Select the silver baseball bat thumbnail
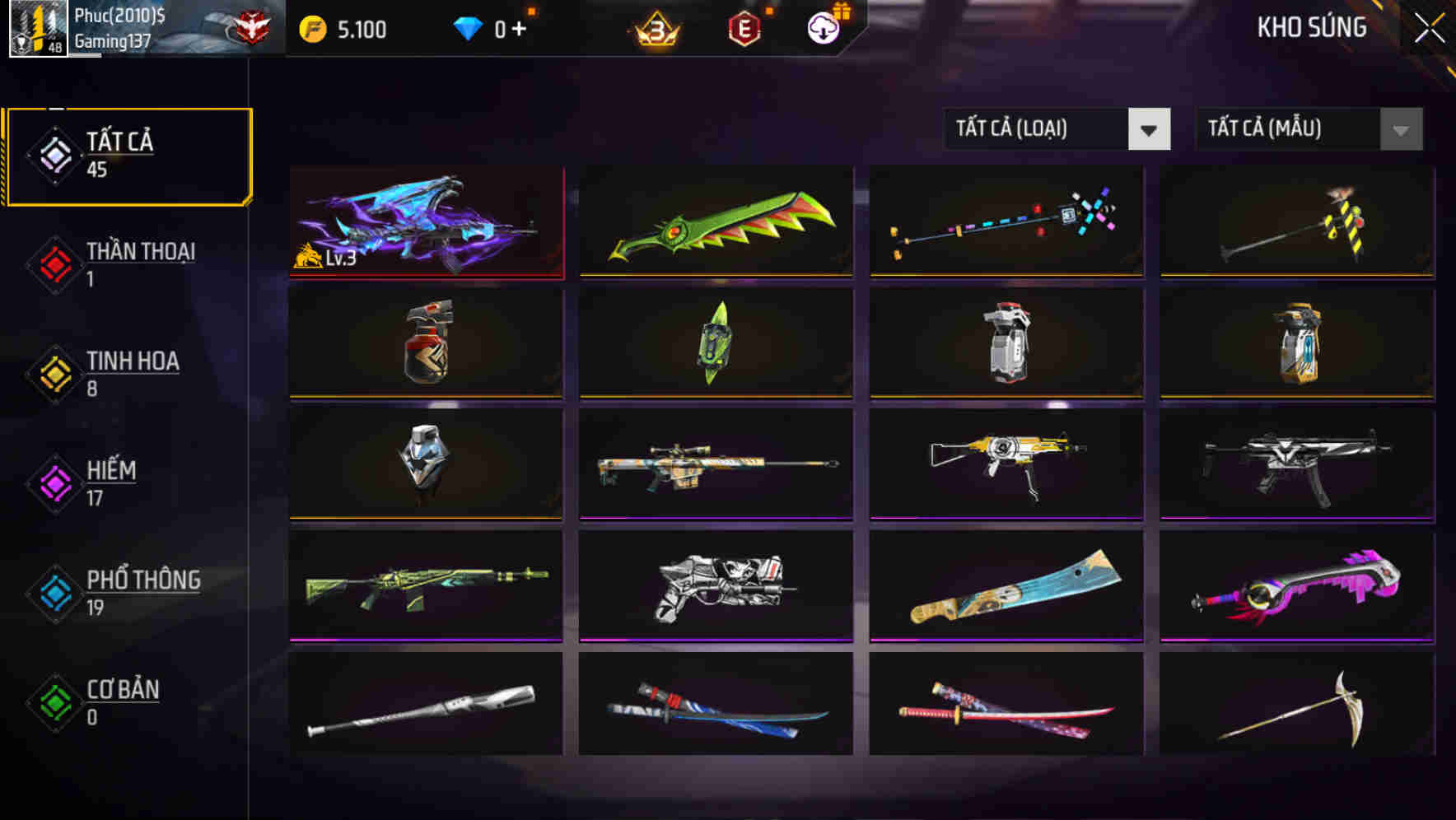The height and width of the screenshot is (820, 1456). [425, 704]
